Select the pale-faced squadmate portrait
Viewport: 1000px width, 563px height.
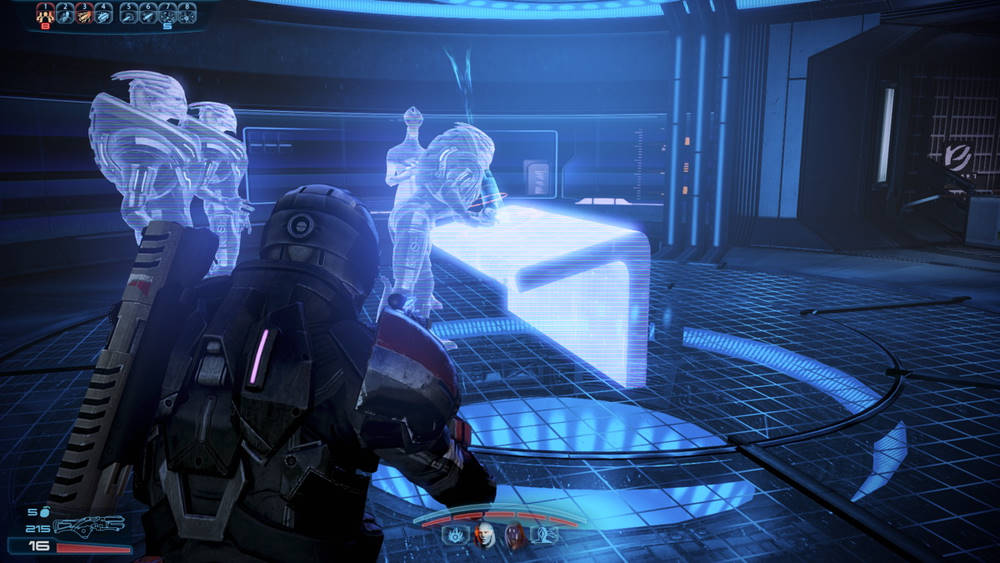tap(485, 535)
